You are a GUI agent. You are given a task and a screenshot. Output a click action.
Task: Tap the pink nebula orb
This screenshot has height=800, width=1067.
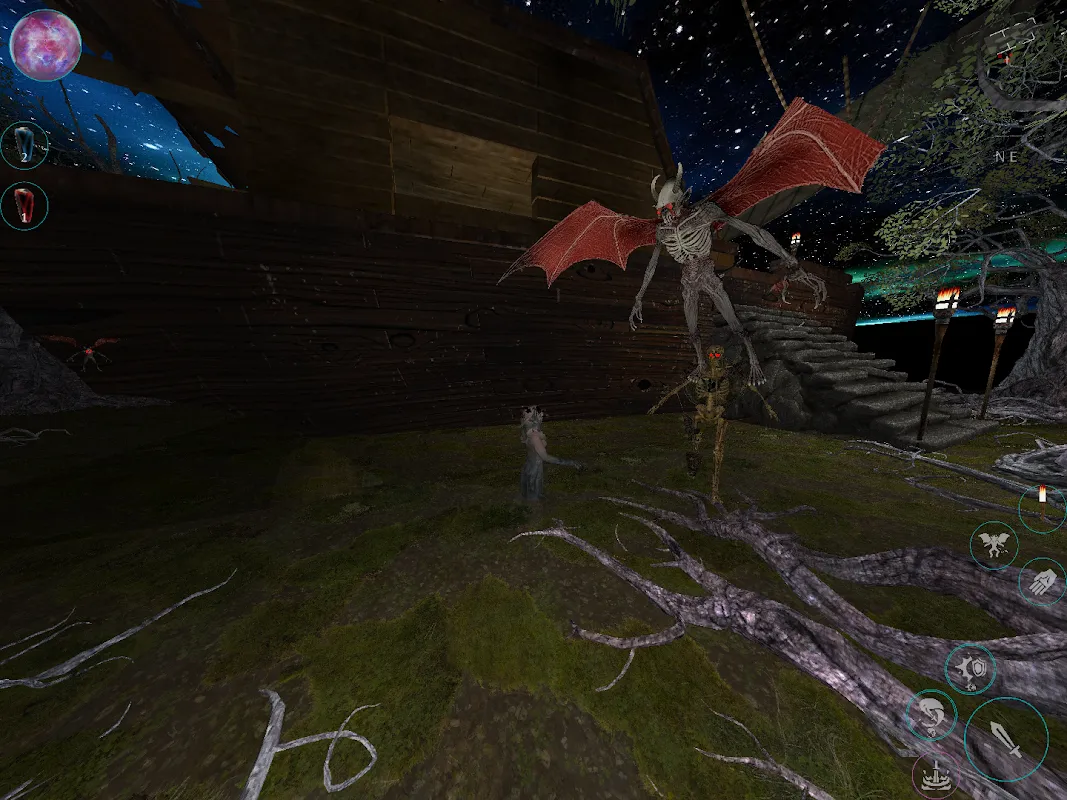click(45, 45)
